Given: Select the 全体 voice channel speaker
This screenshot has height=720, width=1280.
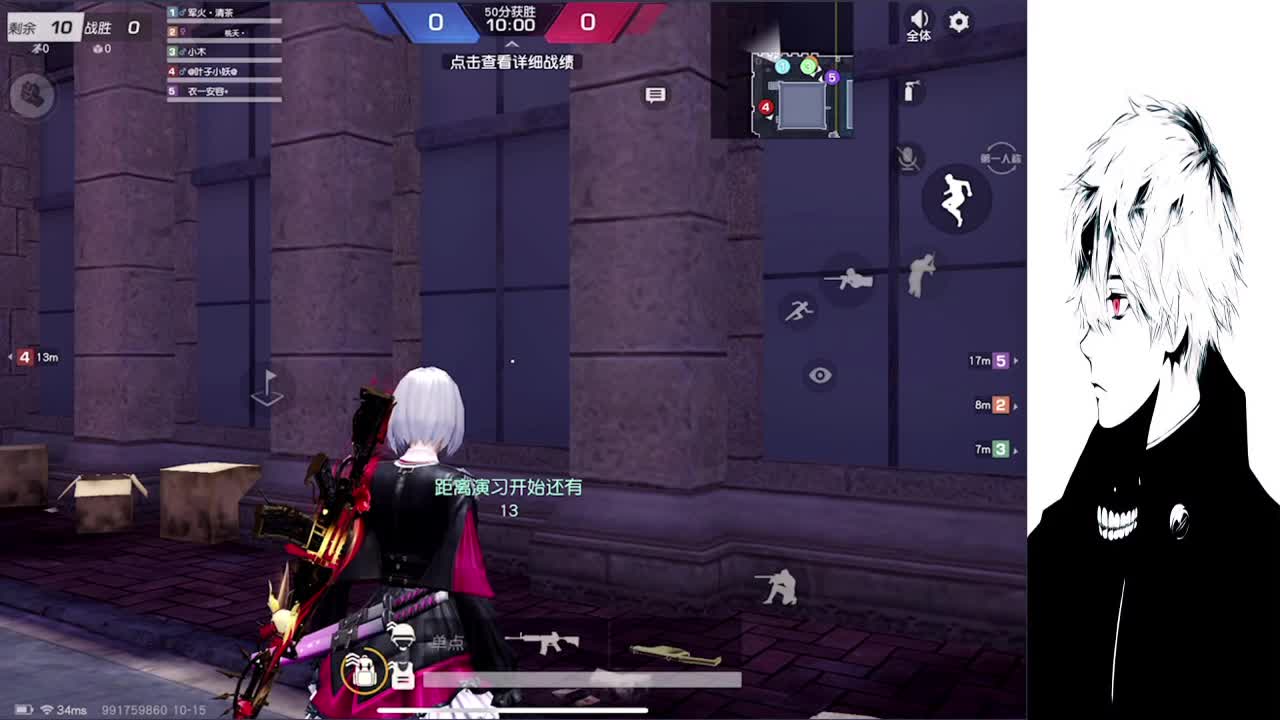Looking at the screenshot, I should point(918,22).
